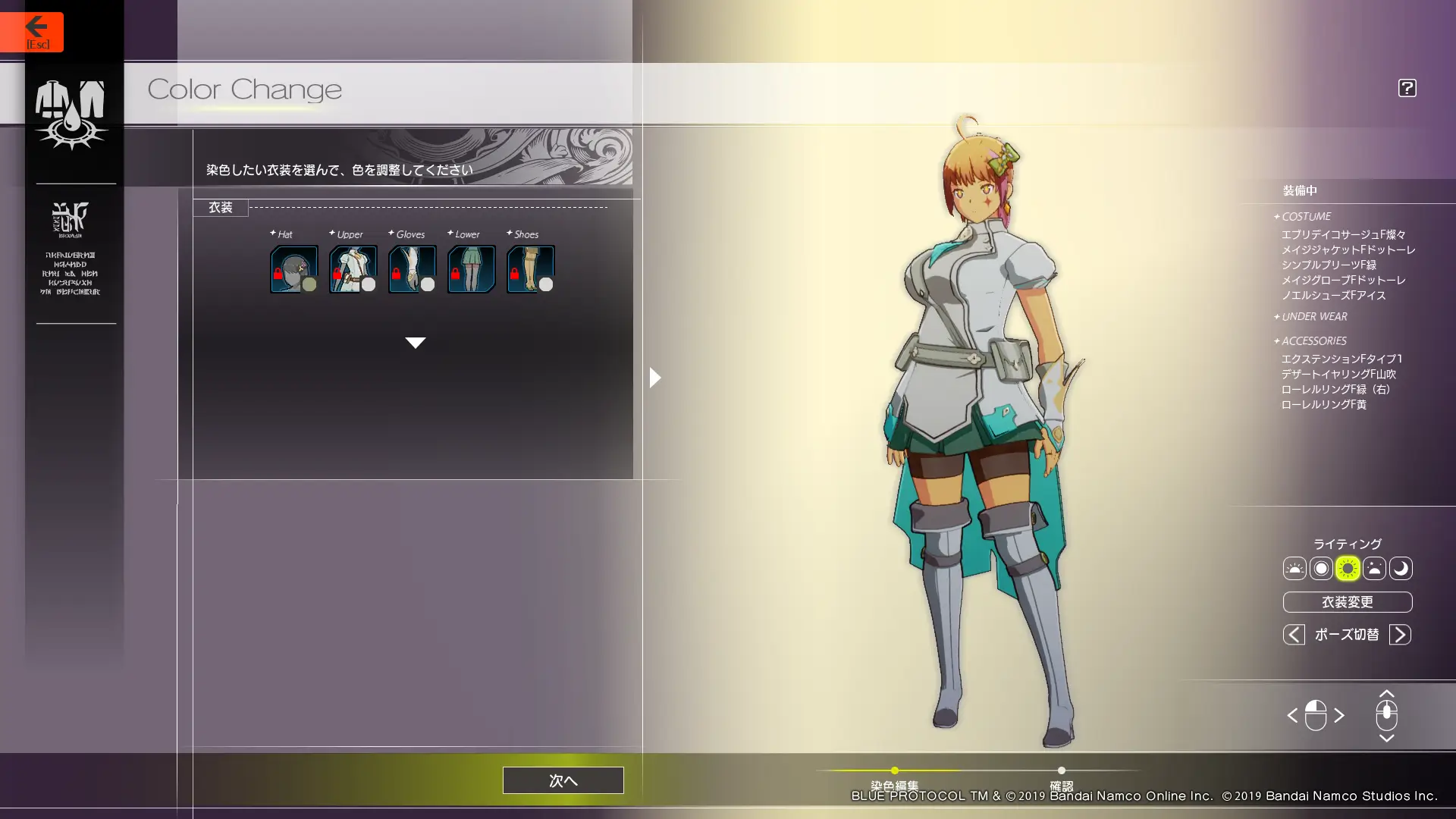This screenshot has height=819, width=1456.
Task: Select the sunrise lighting icon
Action: (1294, 569)
